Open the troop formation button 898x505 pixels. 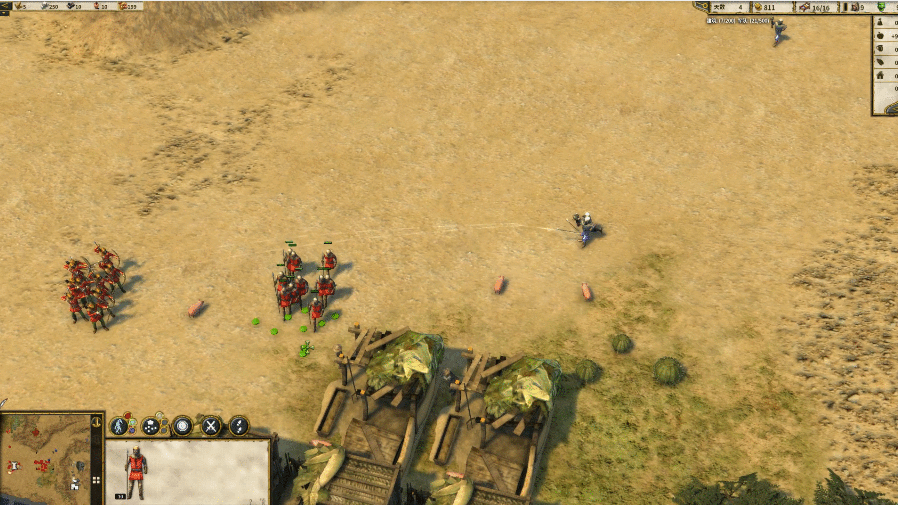(x=151, y=426)
